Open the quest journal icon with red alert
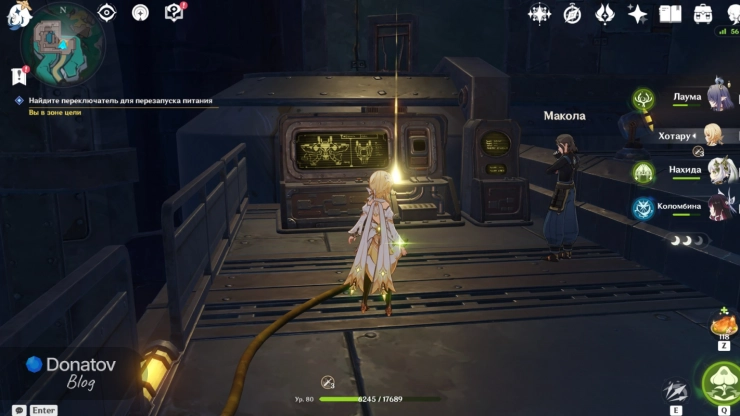This screenshot has width=740, height=416. click(x=175, y=12)
